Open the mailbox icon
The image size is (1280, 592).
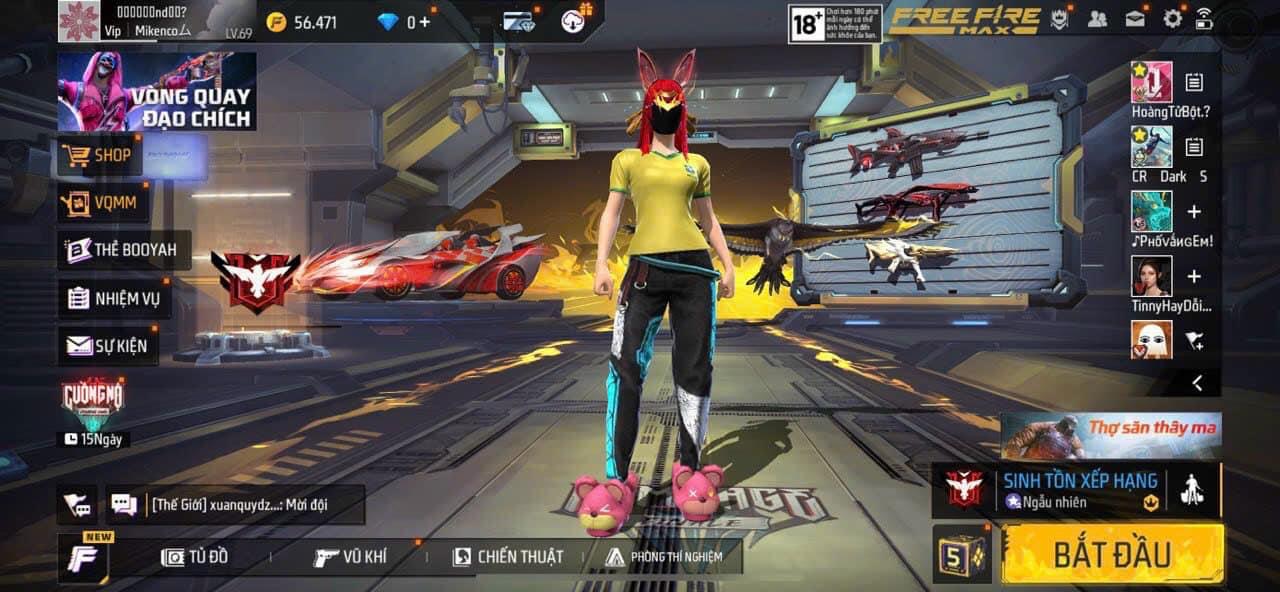(1135, 18)
